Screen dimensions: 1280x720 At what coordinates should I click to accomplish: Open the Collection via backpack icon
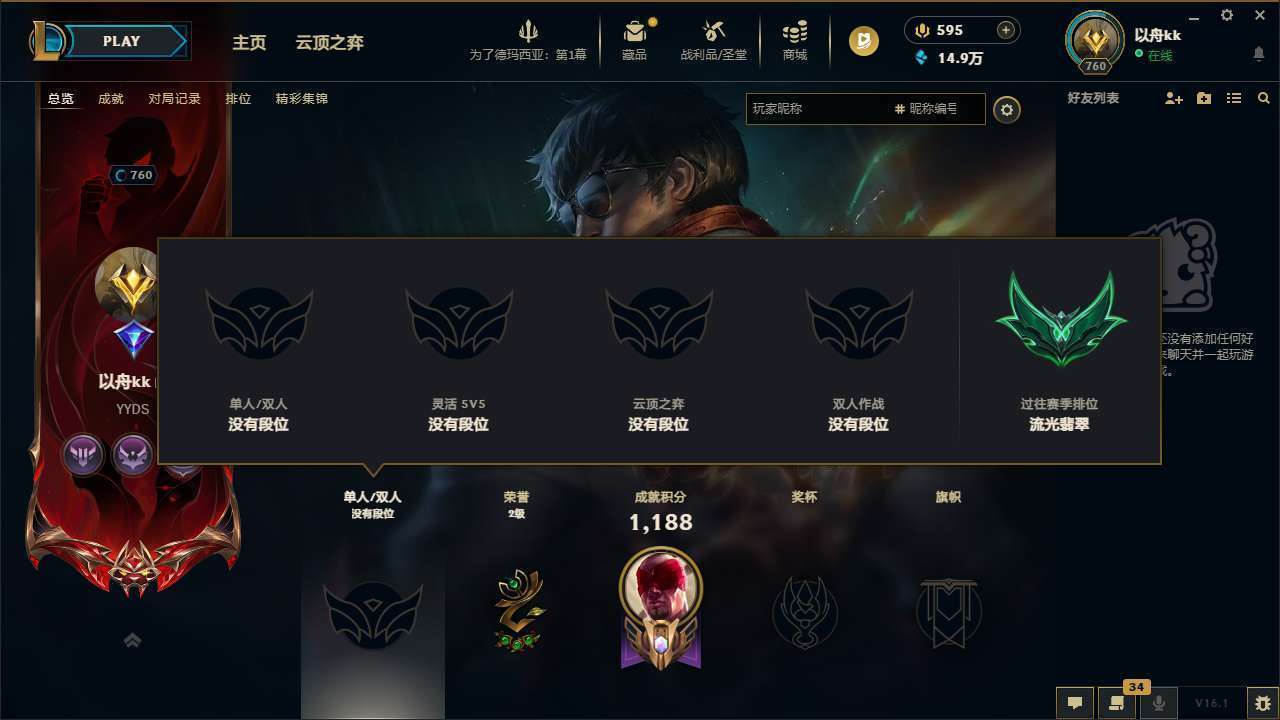tap(635, 33)
